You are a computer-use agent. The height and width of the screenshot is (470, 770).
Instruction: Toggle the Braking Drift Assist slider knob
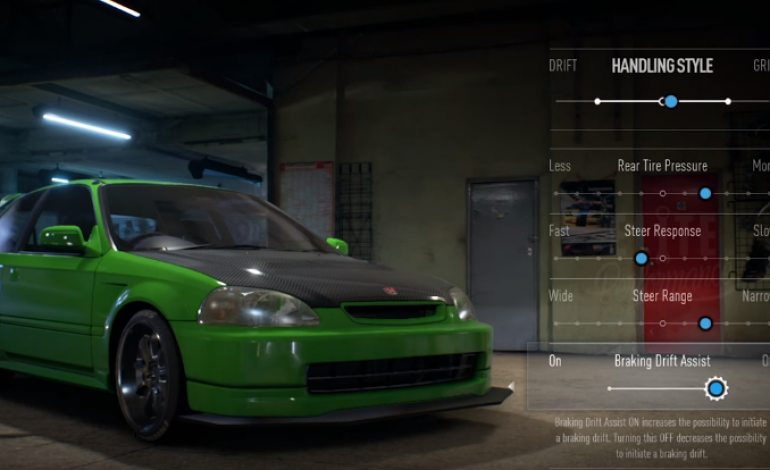(x=715, y=388)
